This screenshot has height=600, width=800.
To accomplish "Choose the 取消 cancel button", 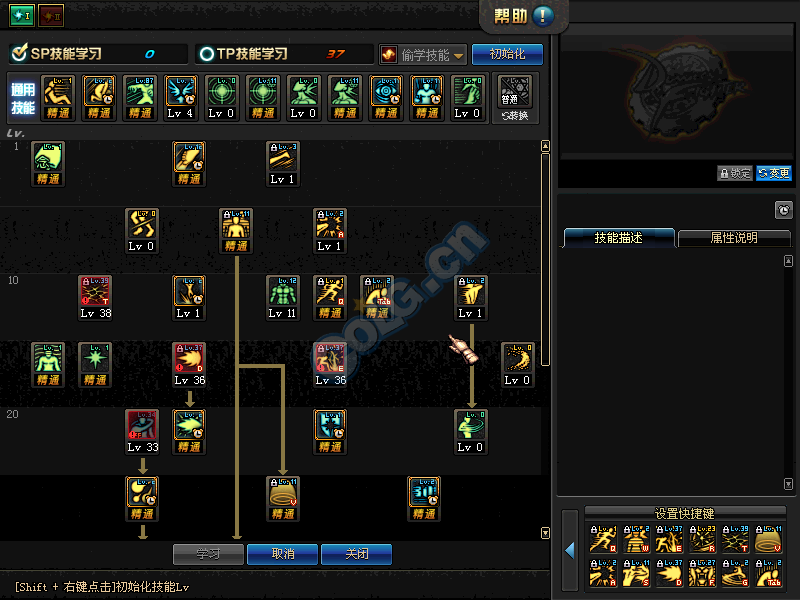I will (282, 554).
